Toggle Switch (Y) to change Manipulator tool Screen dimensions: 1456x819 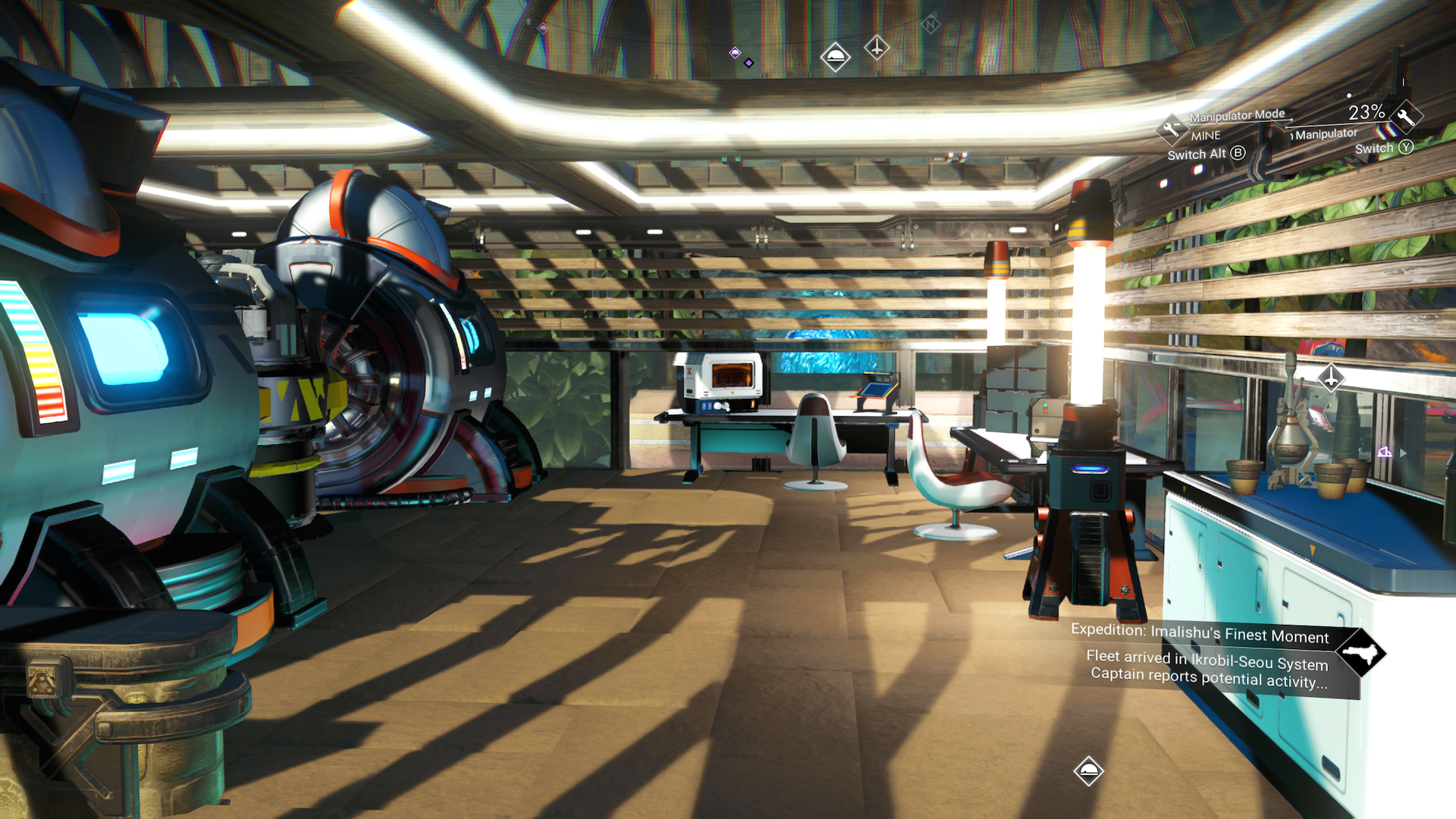(x=1383, y=148)
